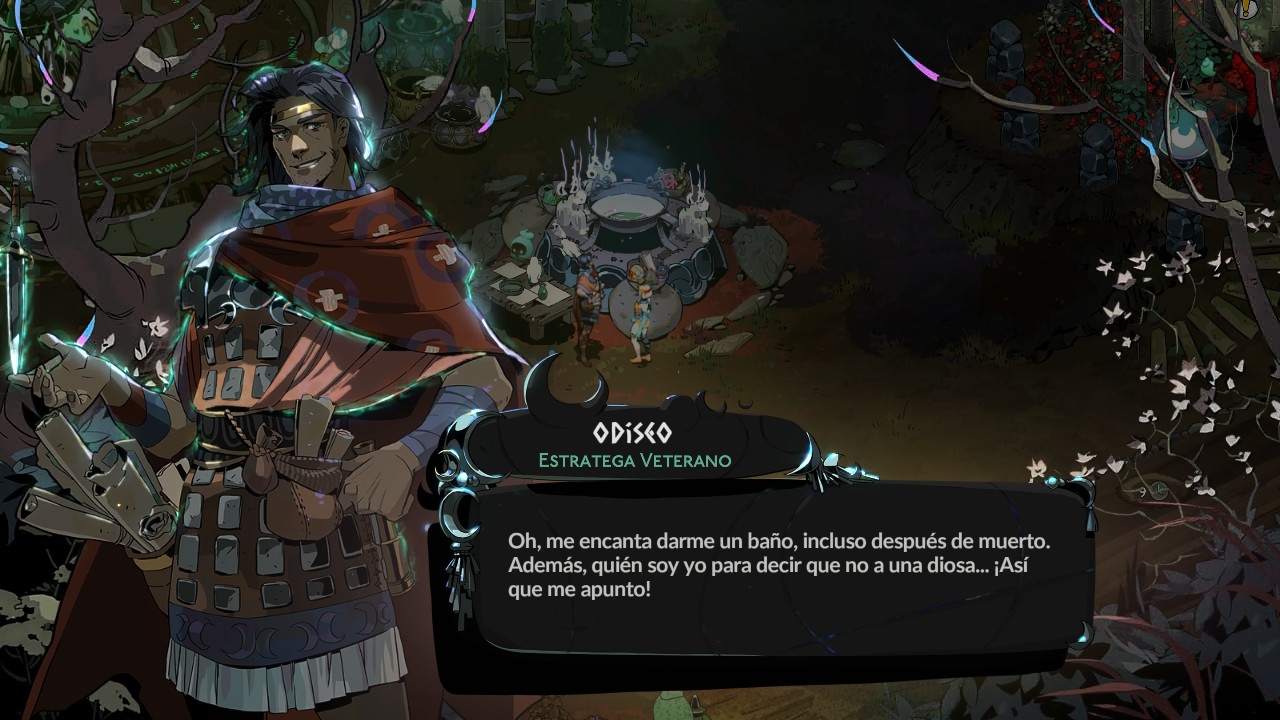Advance Odiseo's dialogue text box

coord(780,565)
